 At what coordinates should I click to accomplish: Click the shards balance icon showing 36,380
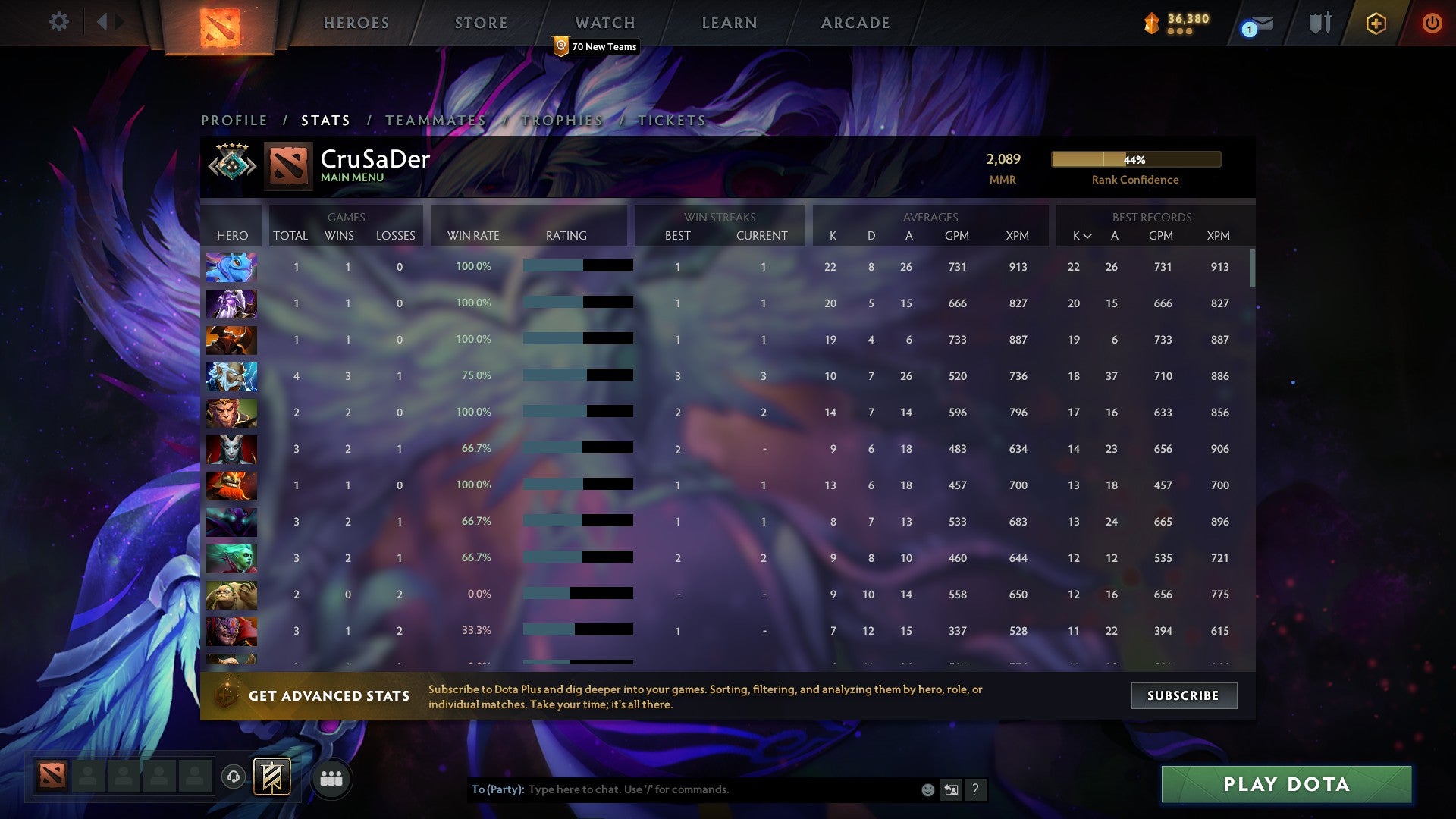1152,23
